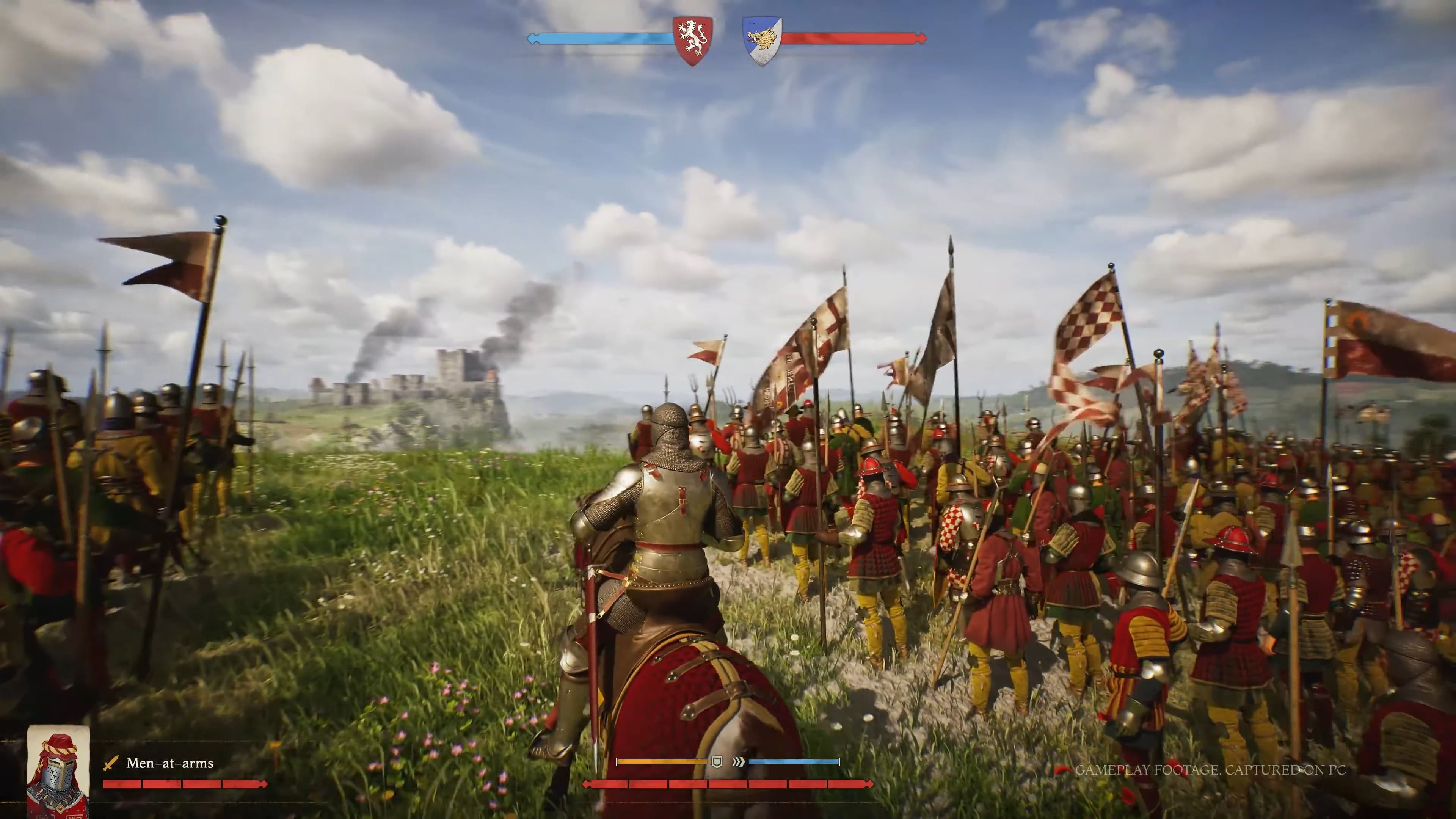Select the Men-at-arms helmeted unit portrait
This screenshot has width=1456, height=819.
(58, 772)
